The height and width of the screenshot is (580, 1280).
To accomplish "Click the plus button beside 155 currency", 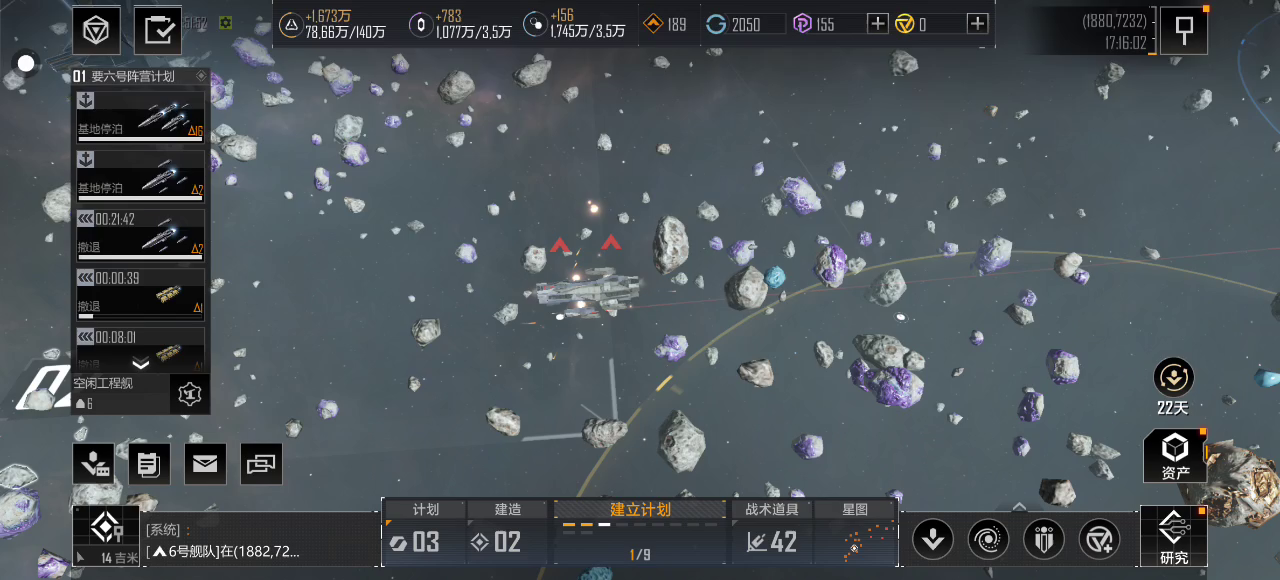I will pyautogui.click(x=877, y=24).
